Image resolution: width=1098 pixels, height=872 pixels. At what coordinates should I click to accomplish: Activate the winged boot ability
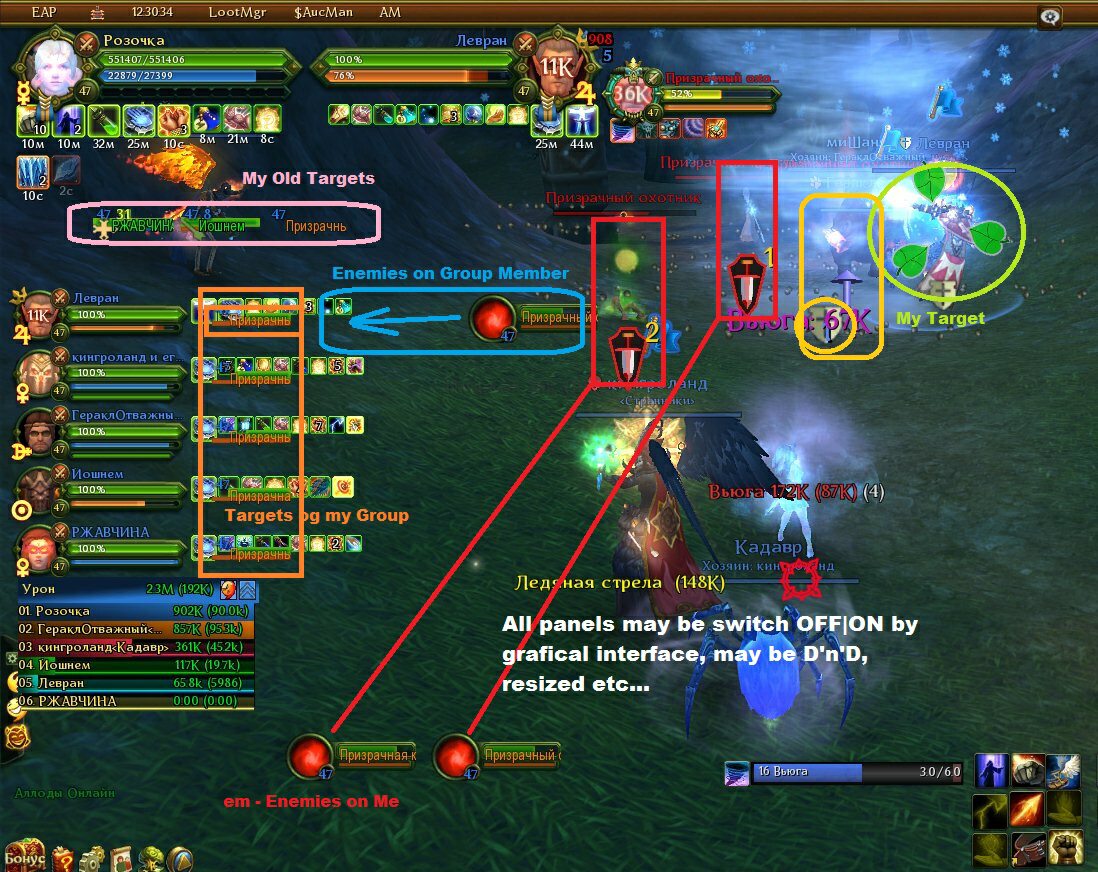(x=1063, y=770)
